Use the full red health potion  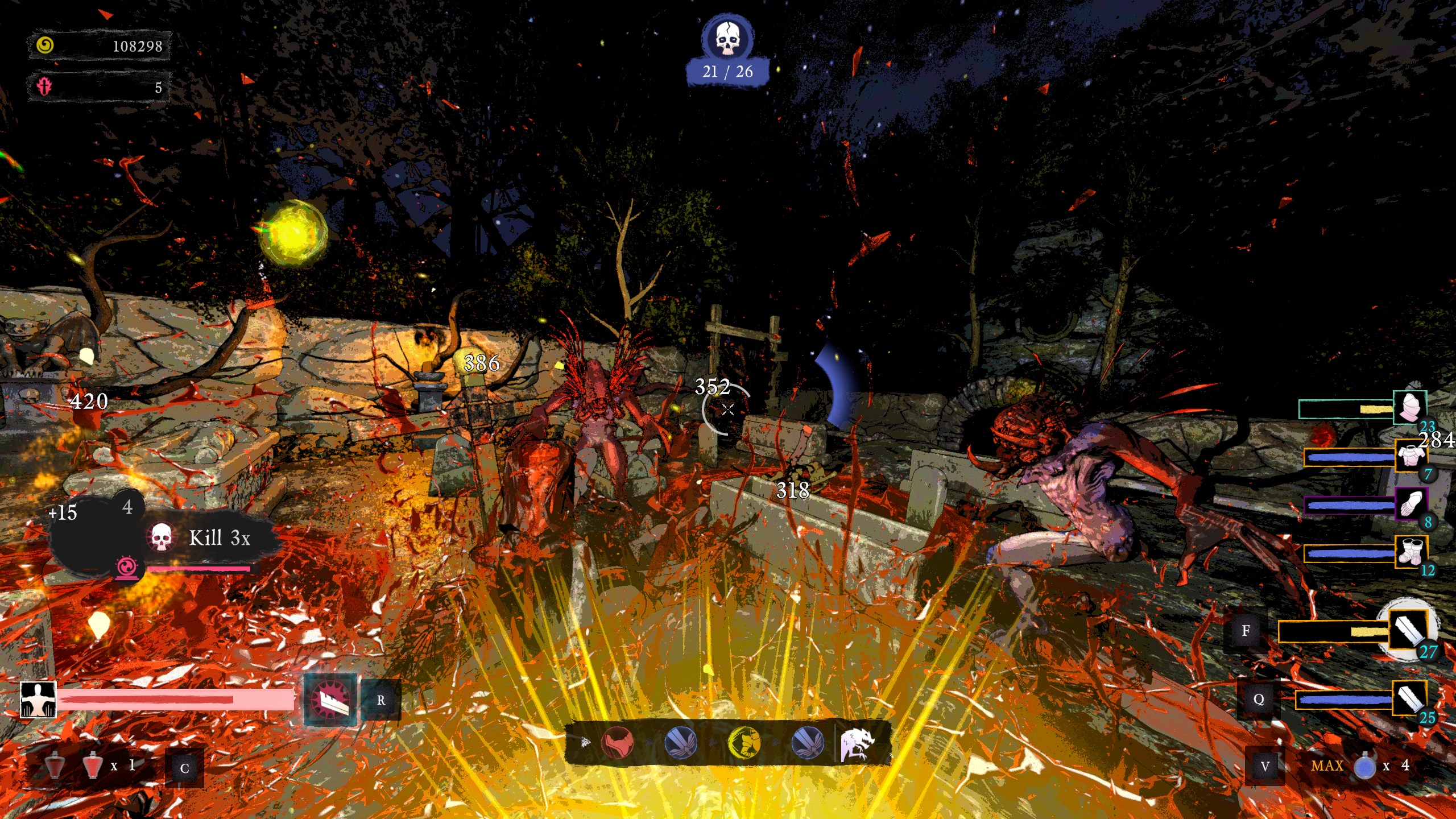coord(92,766)
